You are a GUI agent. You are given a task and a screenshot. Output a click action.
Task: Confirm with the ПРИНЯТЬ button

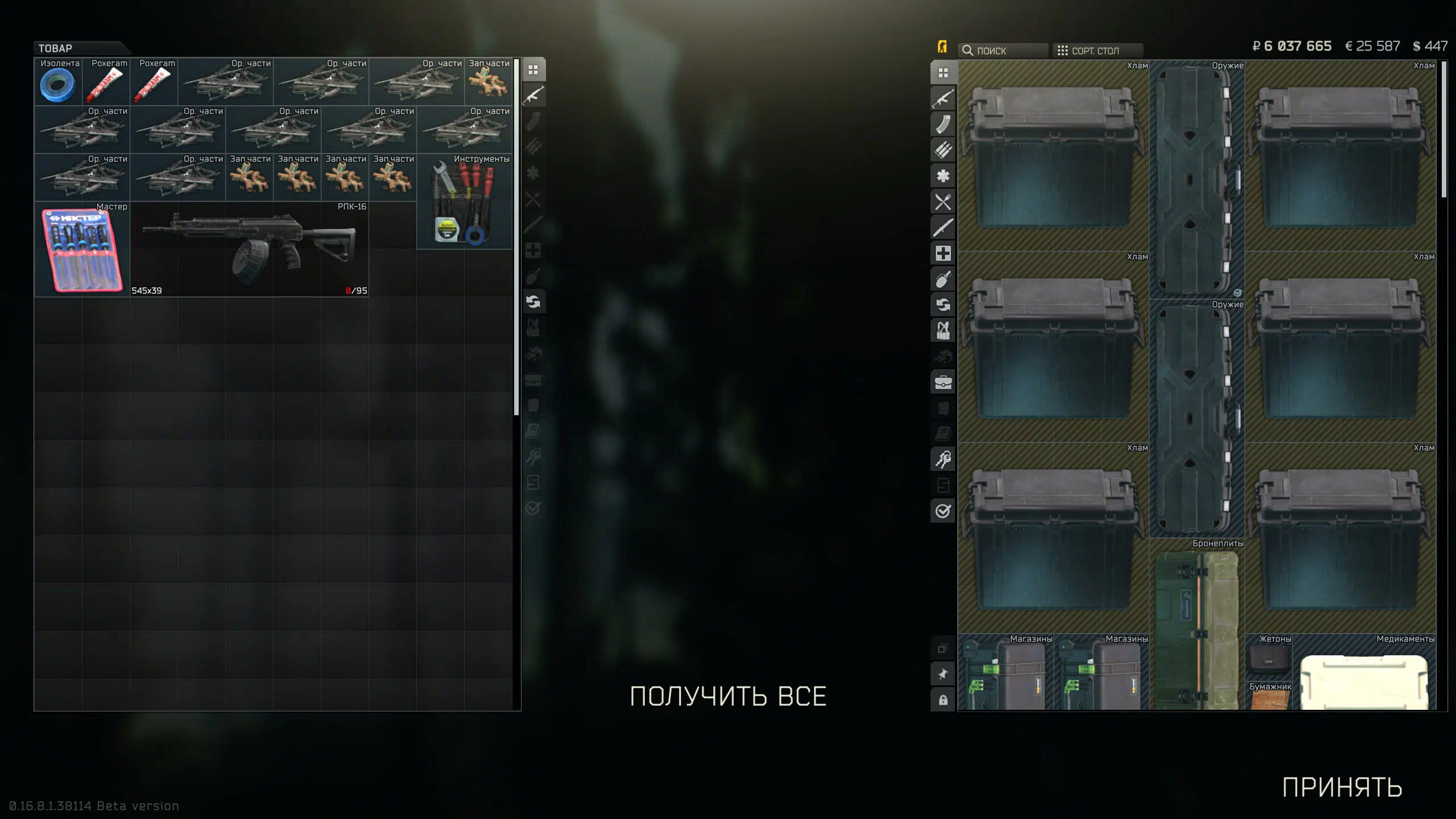(x=1342, y=788)
